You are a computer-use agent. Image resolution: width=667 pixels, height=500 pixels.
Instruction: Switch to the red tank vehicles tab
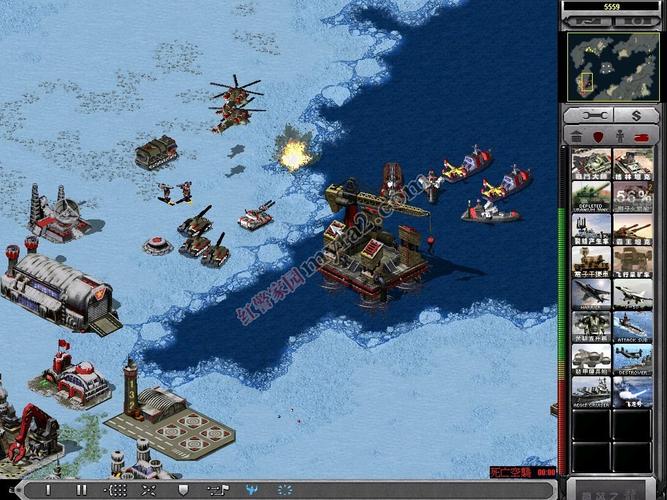(x=642, y=136)
